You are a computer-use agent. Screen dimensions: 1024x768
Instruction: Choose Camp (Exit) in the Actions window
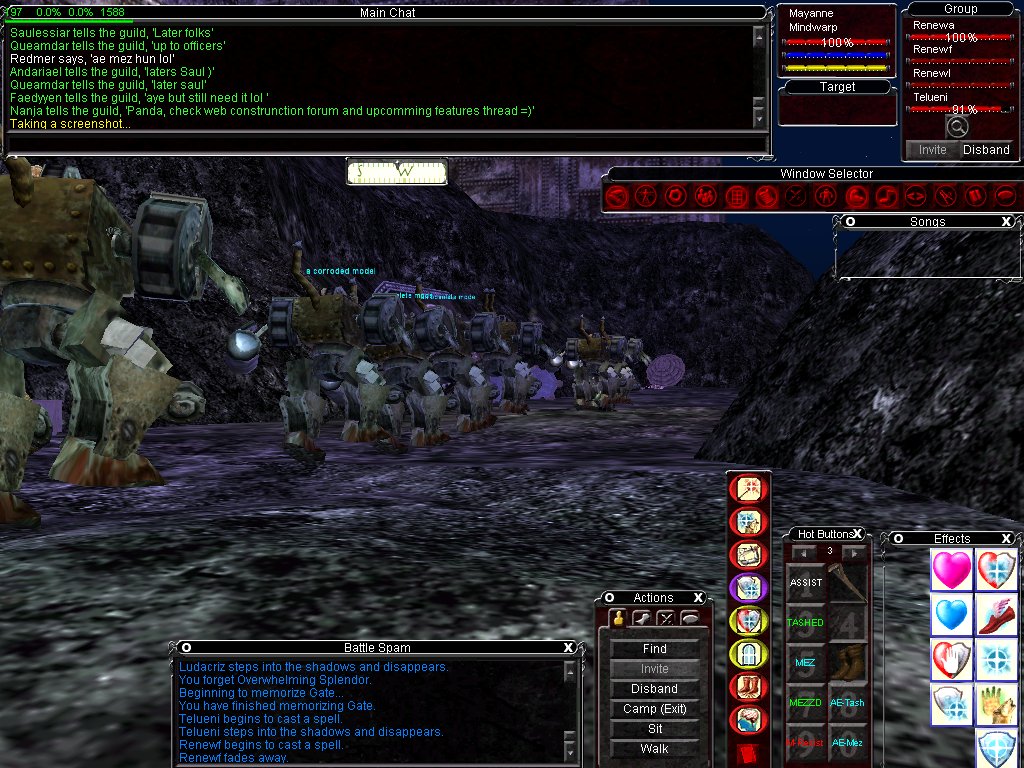pos(655,709)
